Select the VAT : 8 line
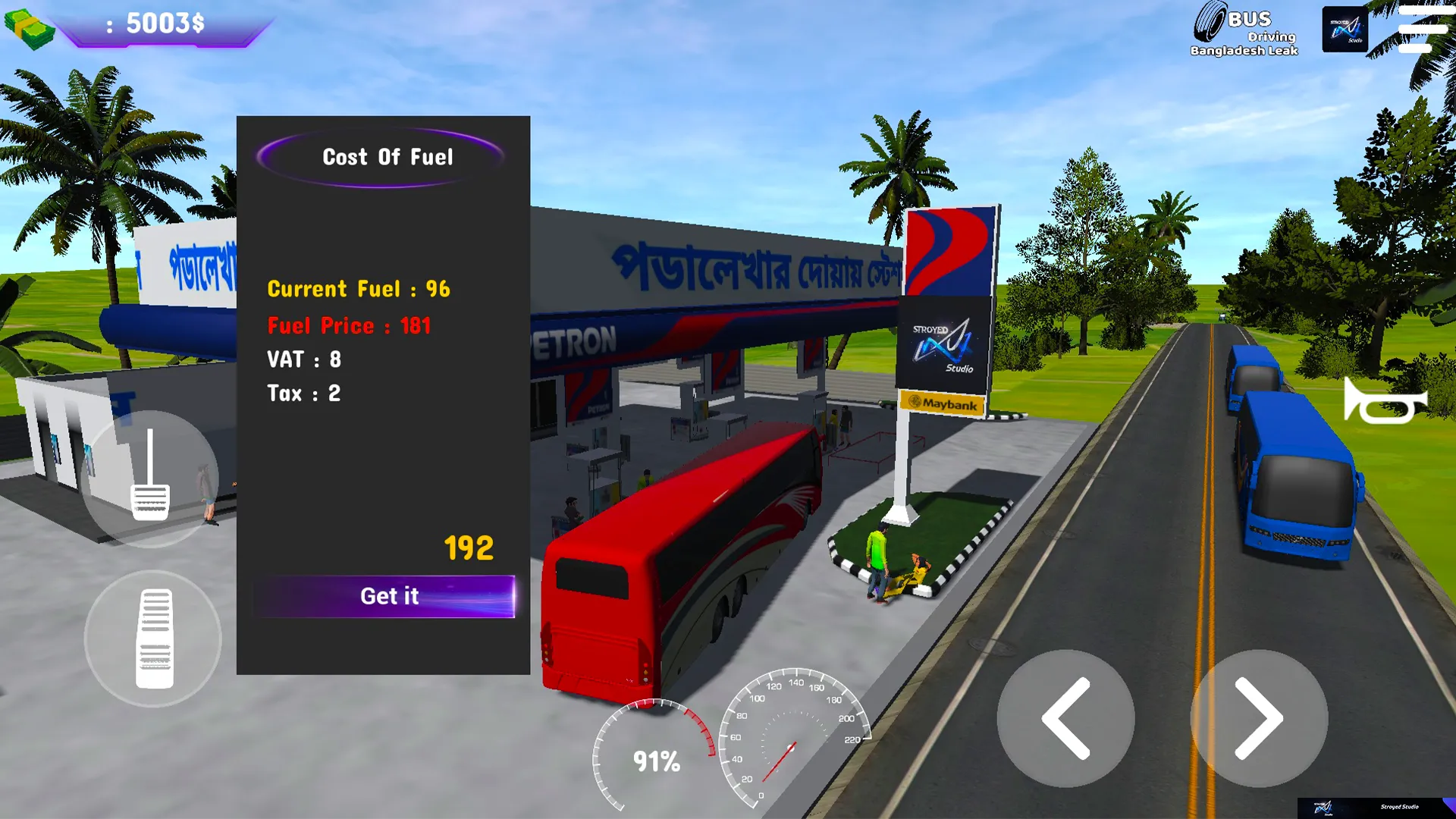This screenshot has height=819, width=1456. (x=303, y=360)
